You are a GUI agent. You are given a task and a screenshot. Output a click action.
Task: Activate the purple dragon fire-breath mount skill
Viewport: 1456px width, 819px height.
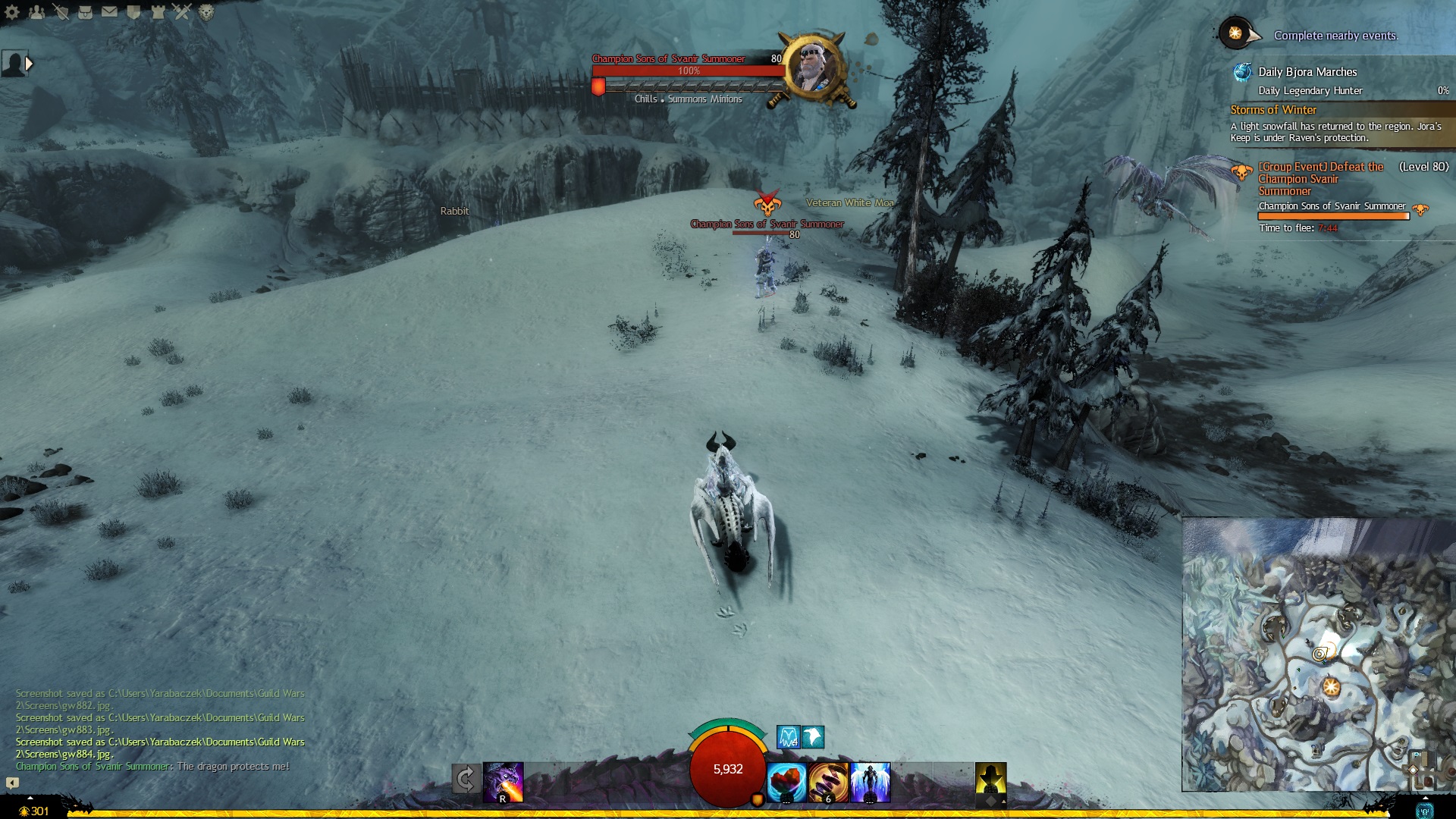pos(504,782)
